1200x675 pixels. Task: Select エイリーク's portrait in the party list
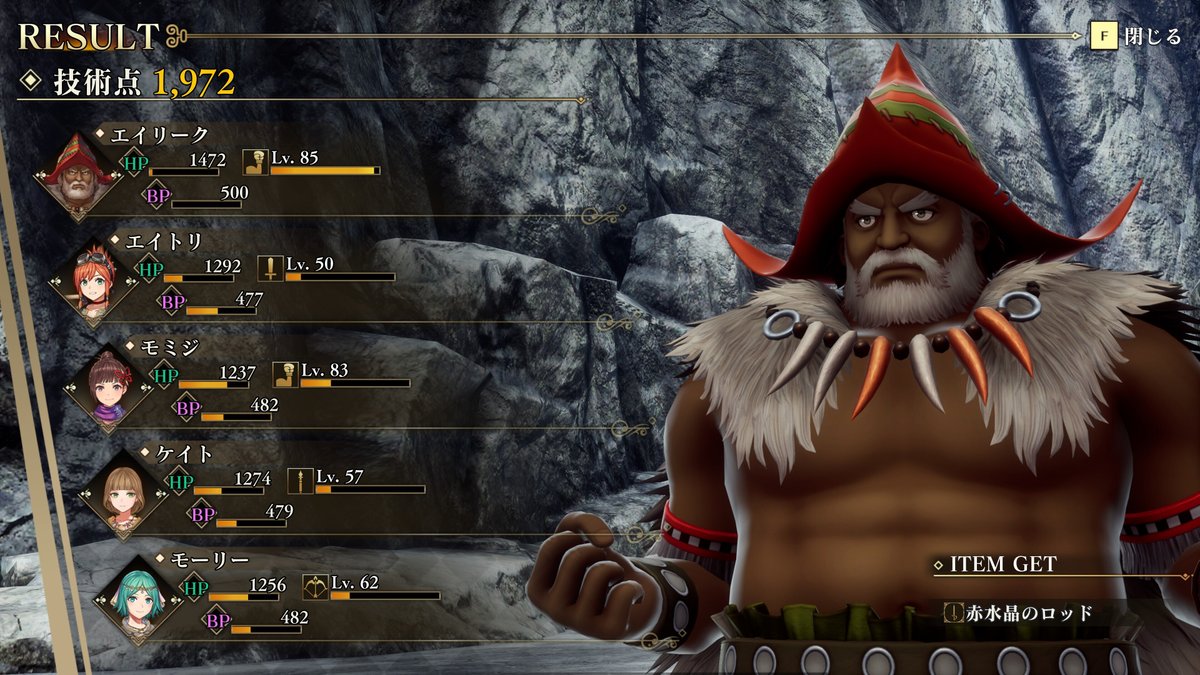(79, 177)
